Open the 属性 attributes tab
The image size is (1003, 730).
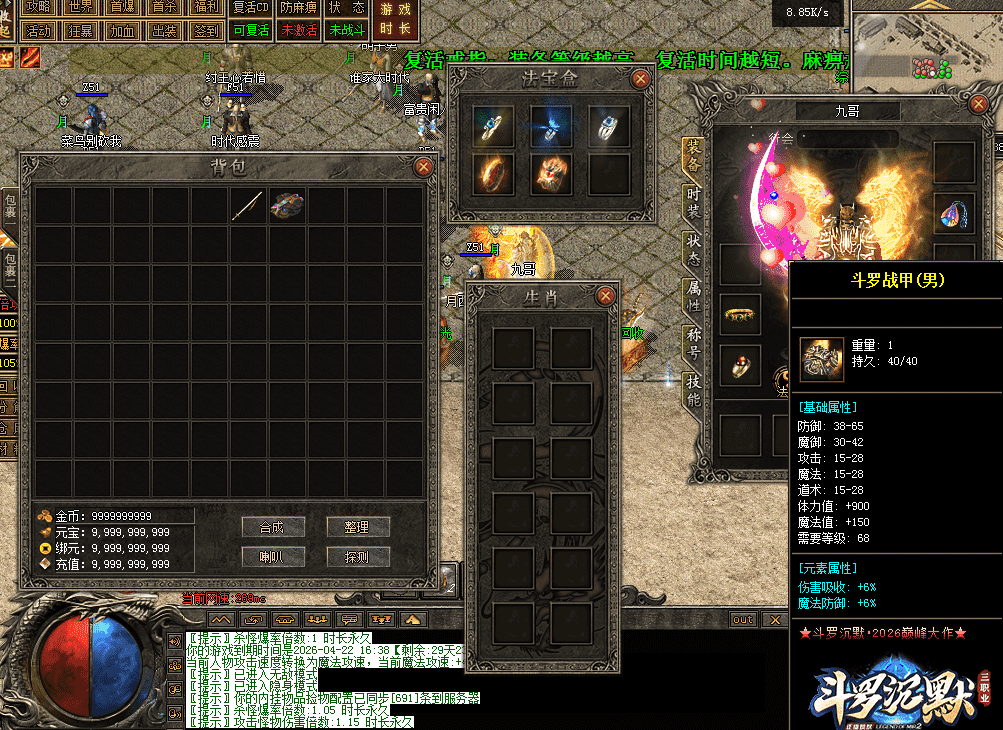tap(693, 295)
